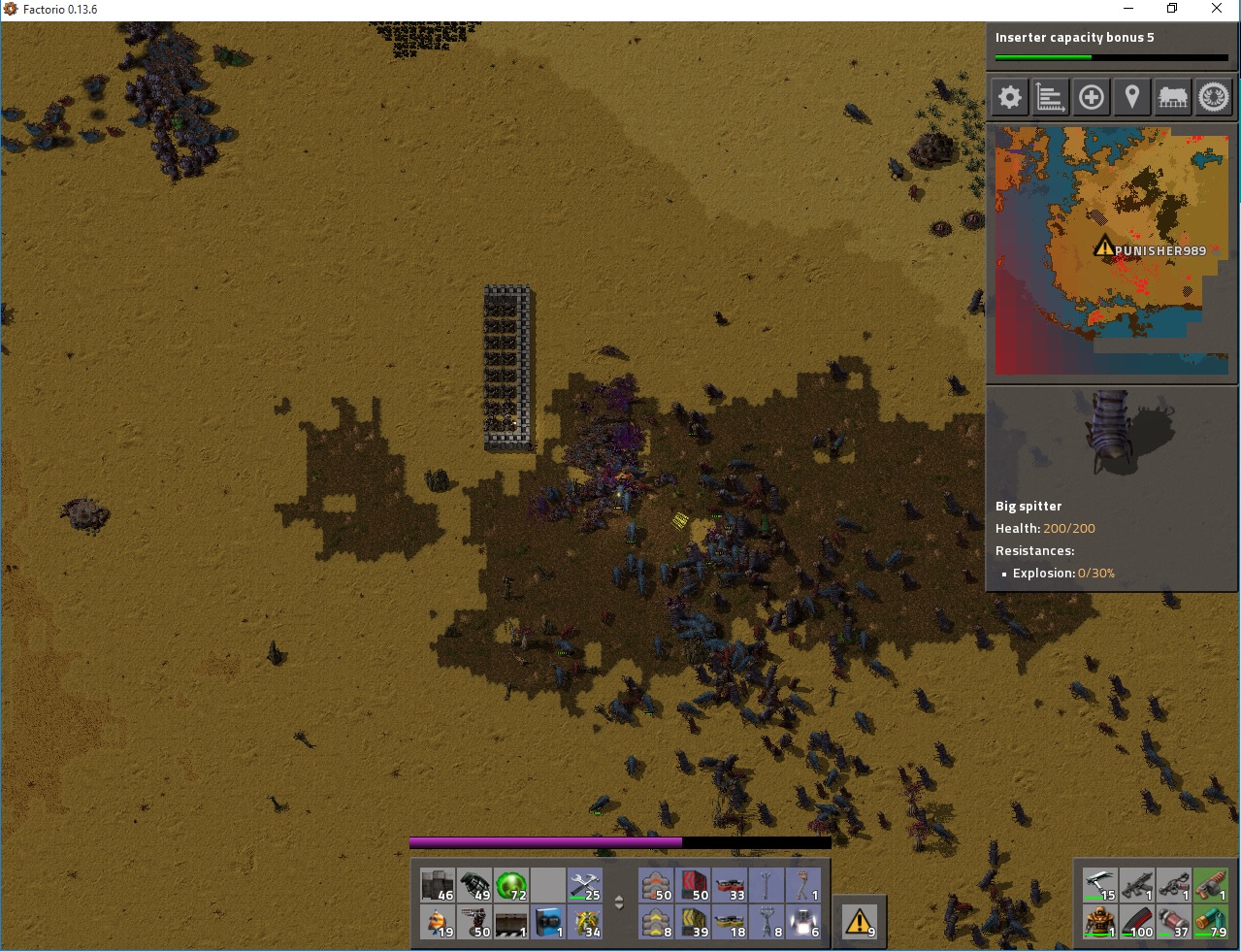The image size is (1241, 952).
Task: Select the wall stack of 46
Action: 439,886
